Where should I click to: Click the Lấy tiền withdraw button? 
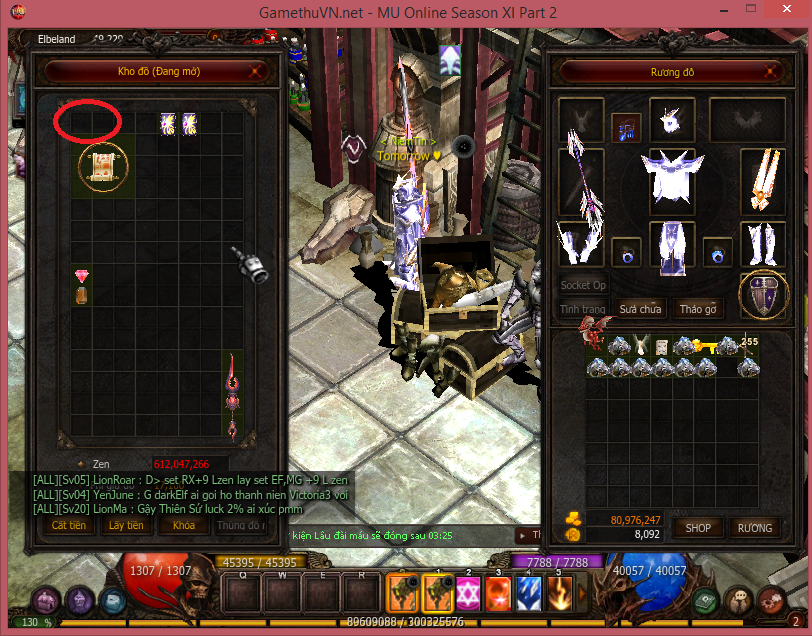126,525
